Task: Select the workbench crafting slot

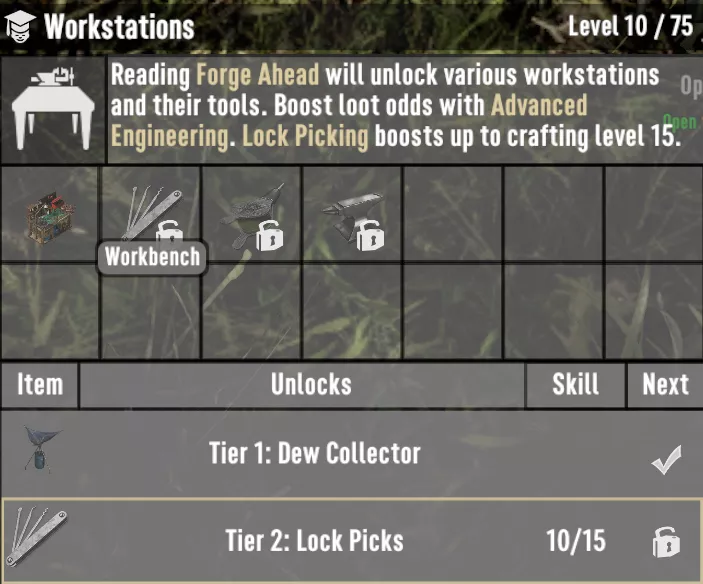Action: pyautogui.click(x=50, y=214)
